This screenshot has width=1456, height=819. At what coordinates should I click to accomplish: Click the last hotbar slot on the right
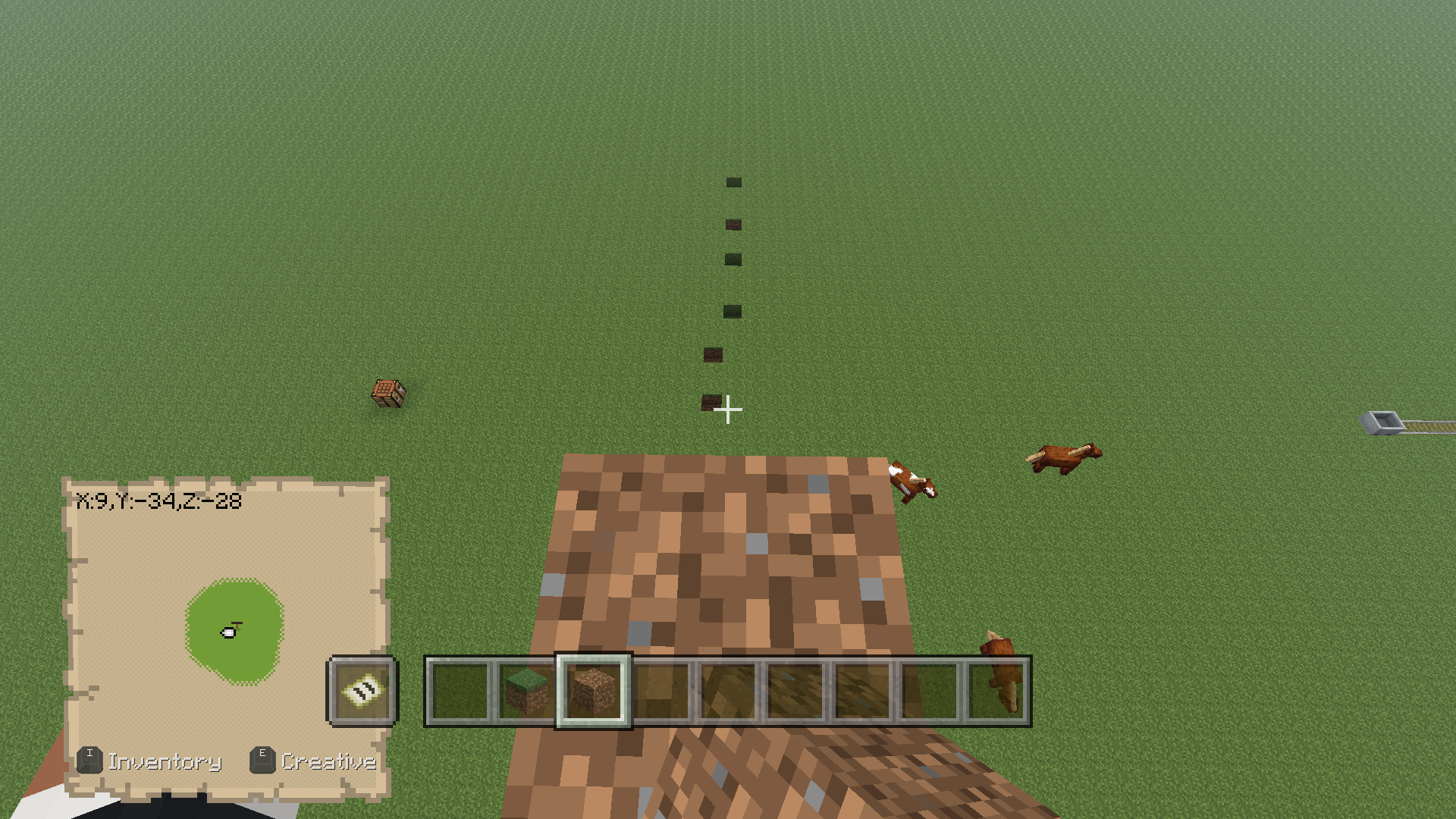996,690
